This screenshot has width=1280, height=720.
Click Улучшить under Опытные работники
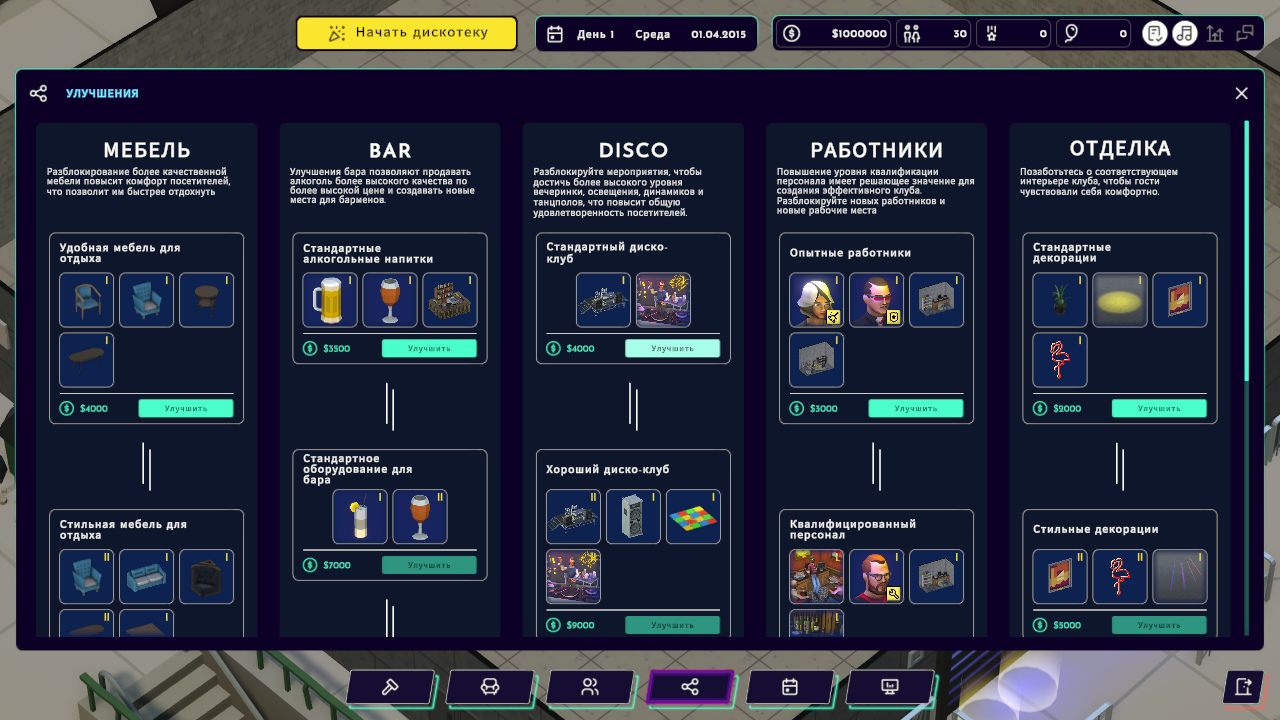pos(916,408)
